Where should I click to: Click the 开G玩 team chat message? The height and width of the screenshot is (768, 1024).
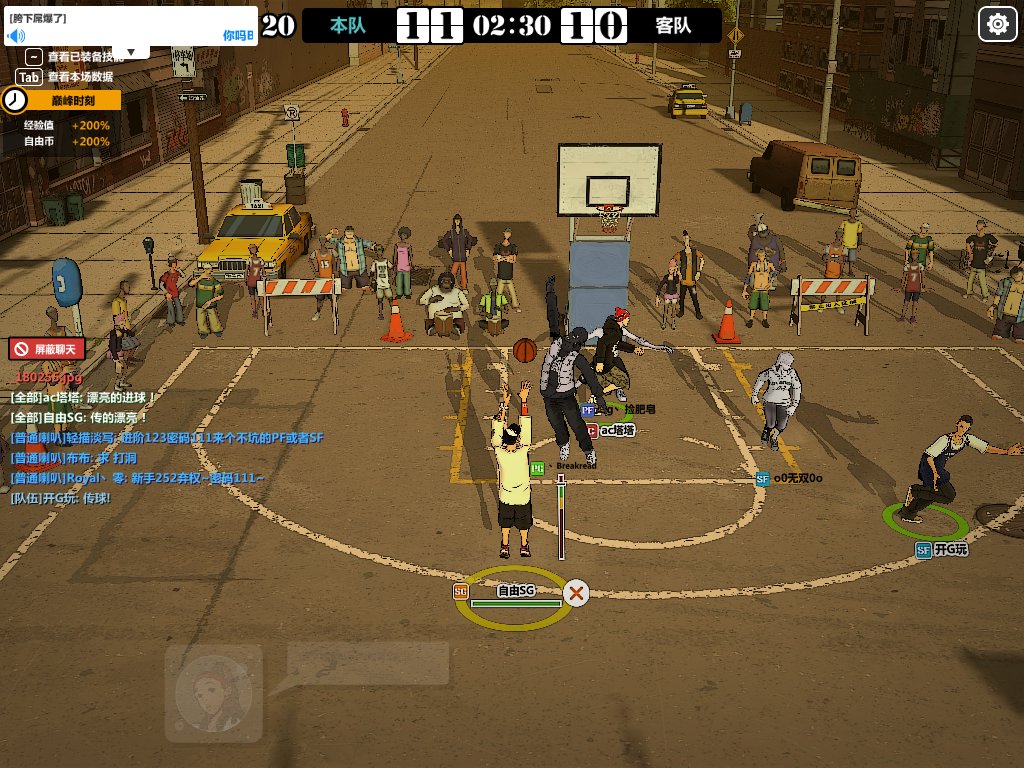coord(60,498)
